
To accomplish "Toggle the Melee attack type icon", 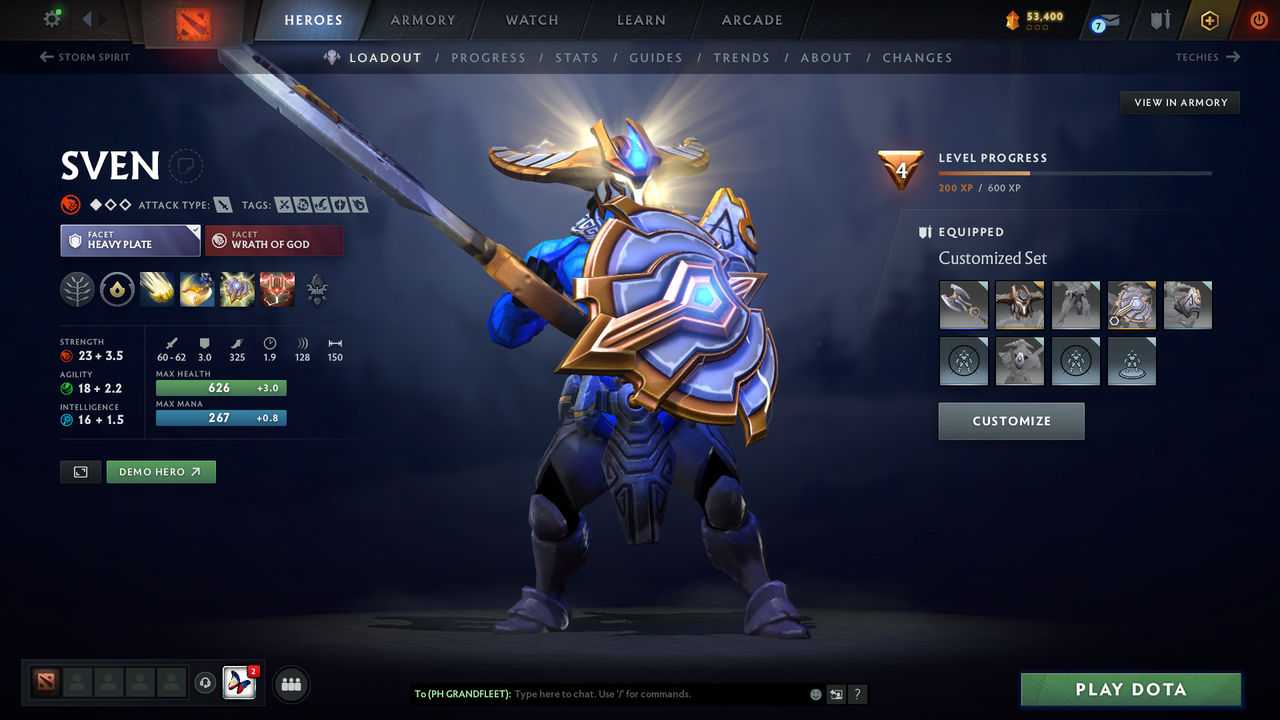I will 220,204.
